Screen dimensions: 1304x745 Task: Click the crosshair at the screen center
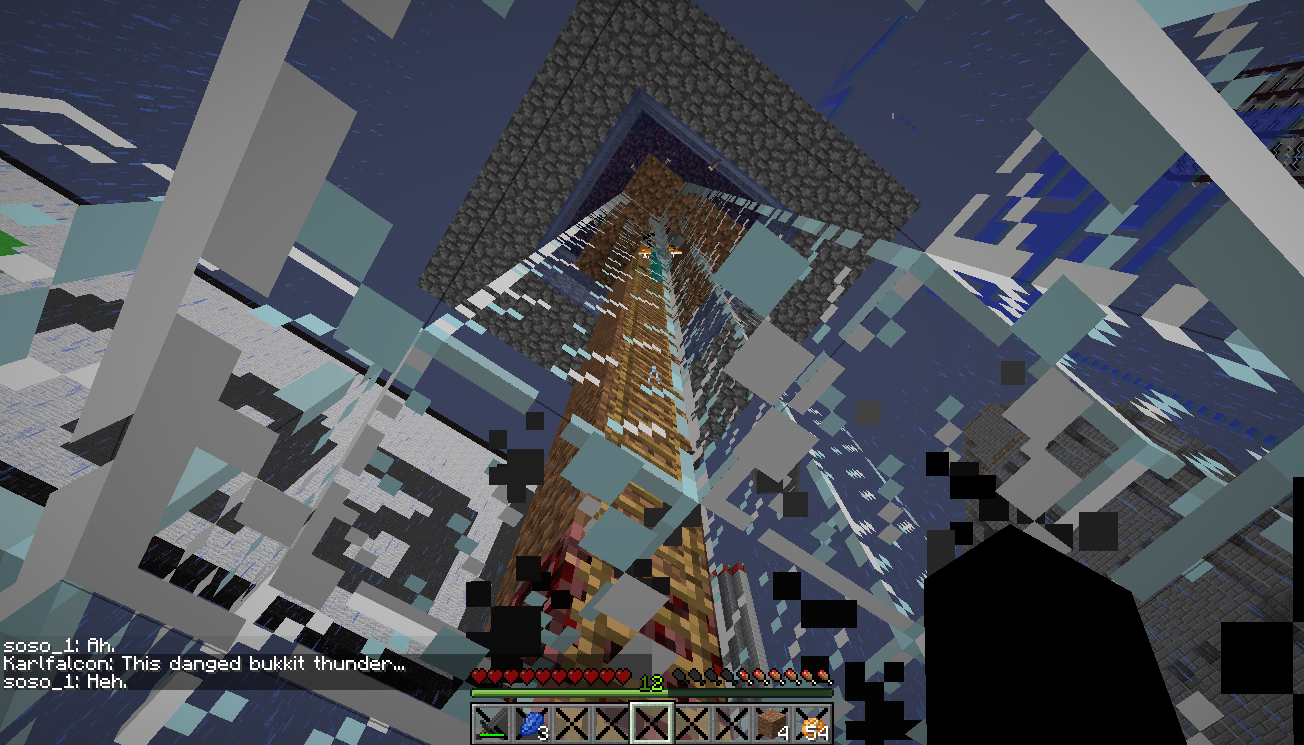652,372
